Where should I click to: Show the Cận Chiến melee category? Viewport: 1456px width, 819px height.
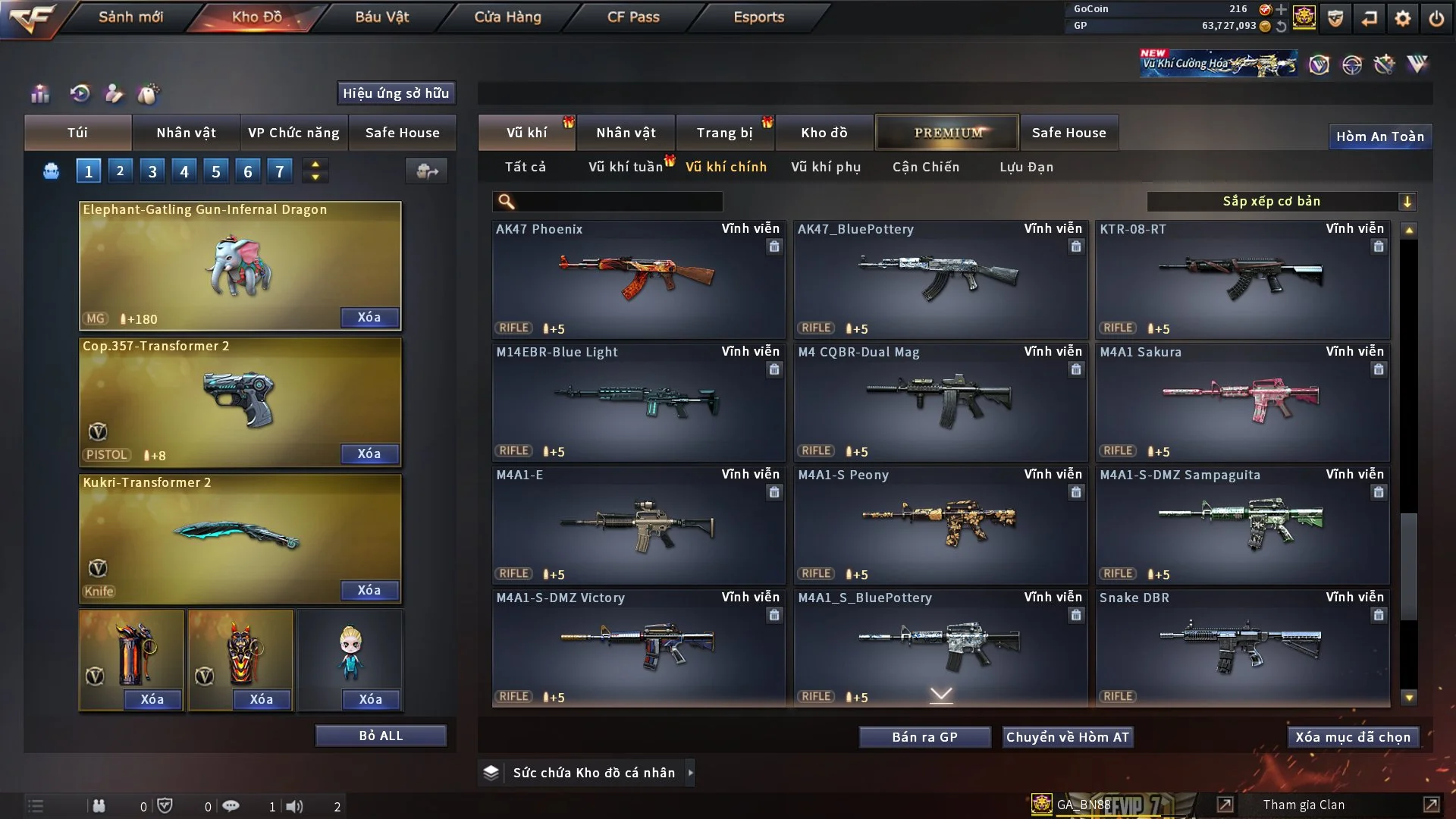click(x=925, y=167)
